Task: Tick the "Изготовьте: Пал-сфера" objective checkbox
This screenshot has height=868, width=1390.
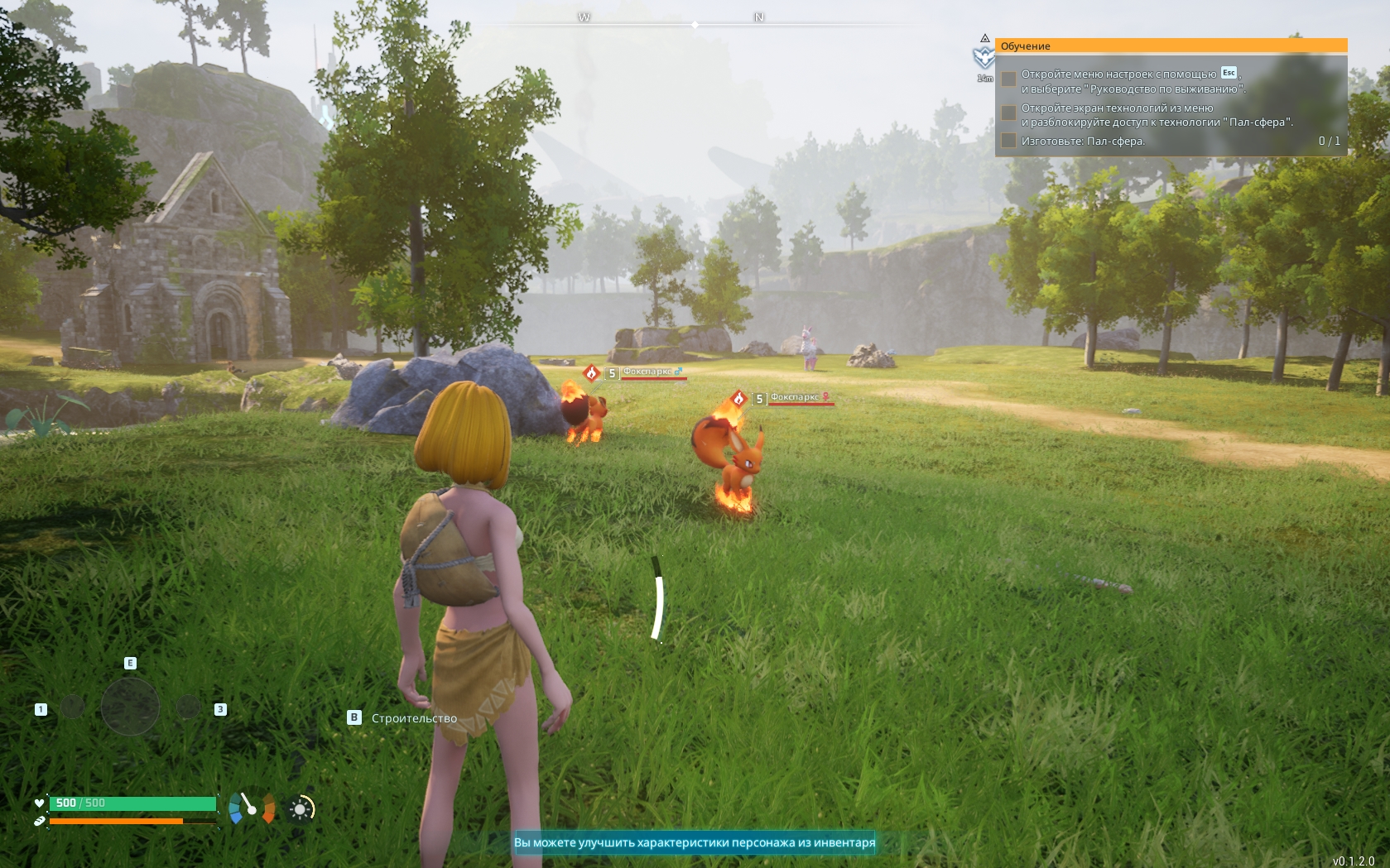Action: [1008, 141]
